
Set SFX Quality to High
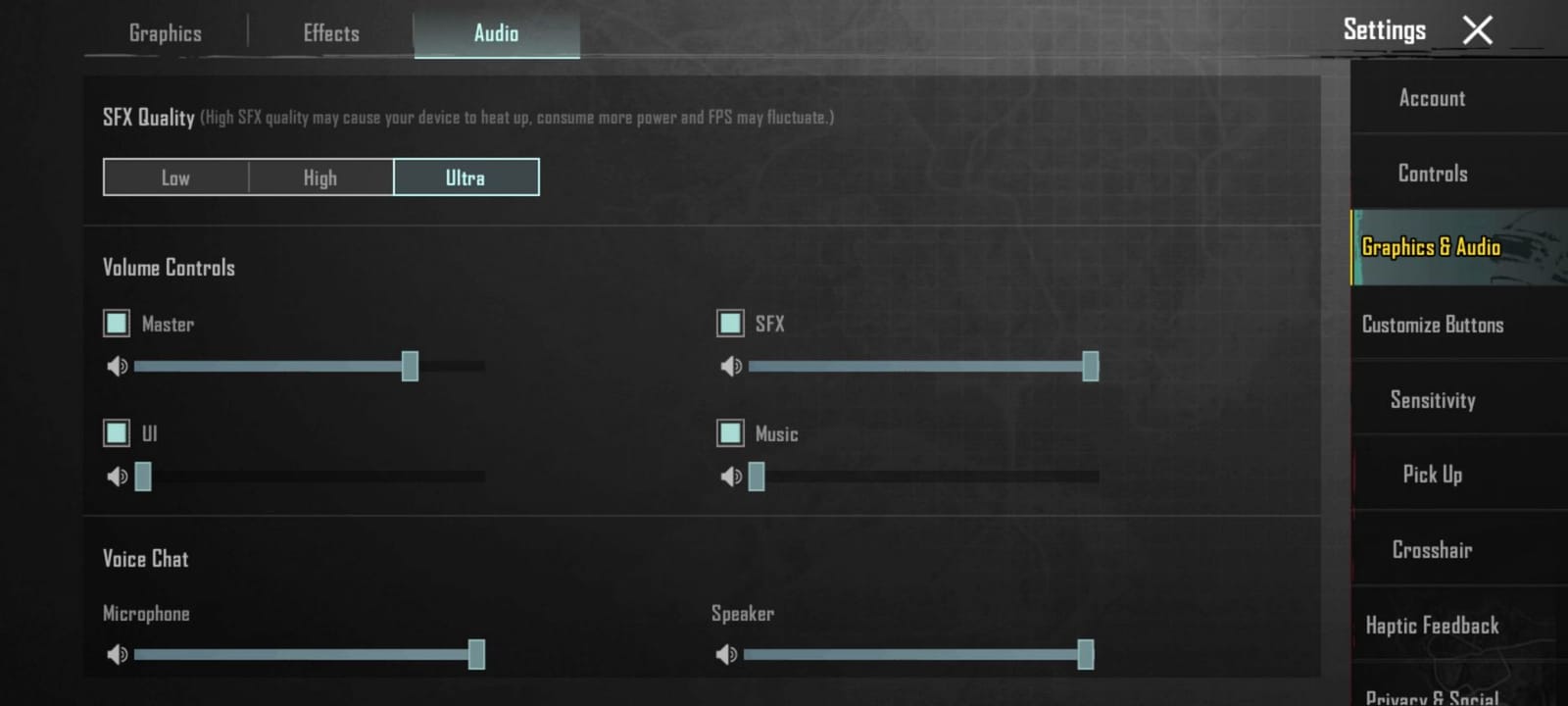coord(320,177)
